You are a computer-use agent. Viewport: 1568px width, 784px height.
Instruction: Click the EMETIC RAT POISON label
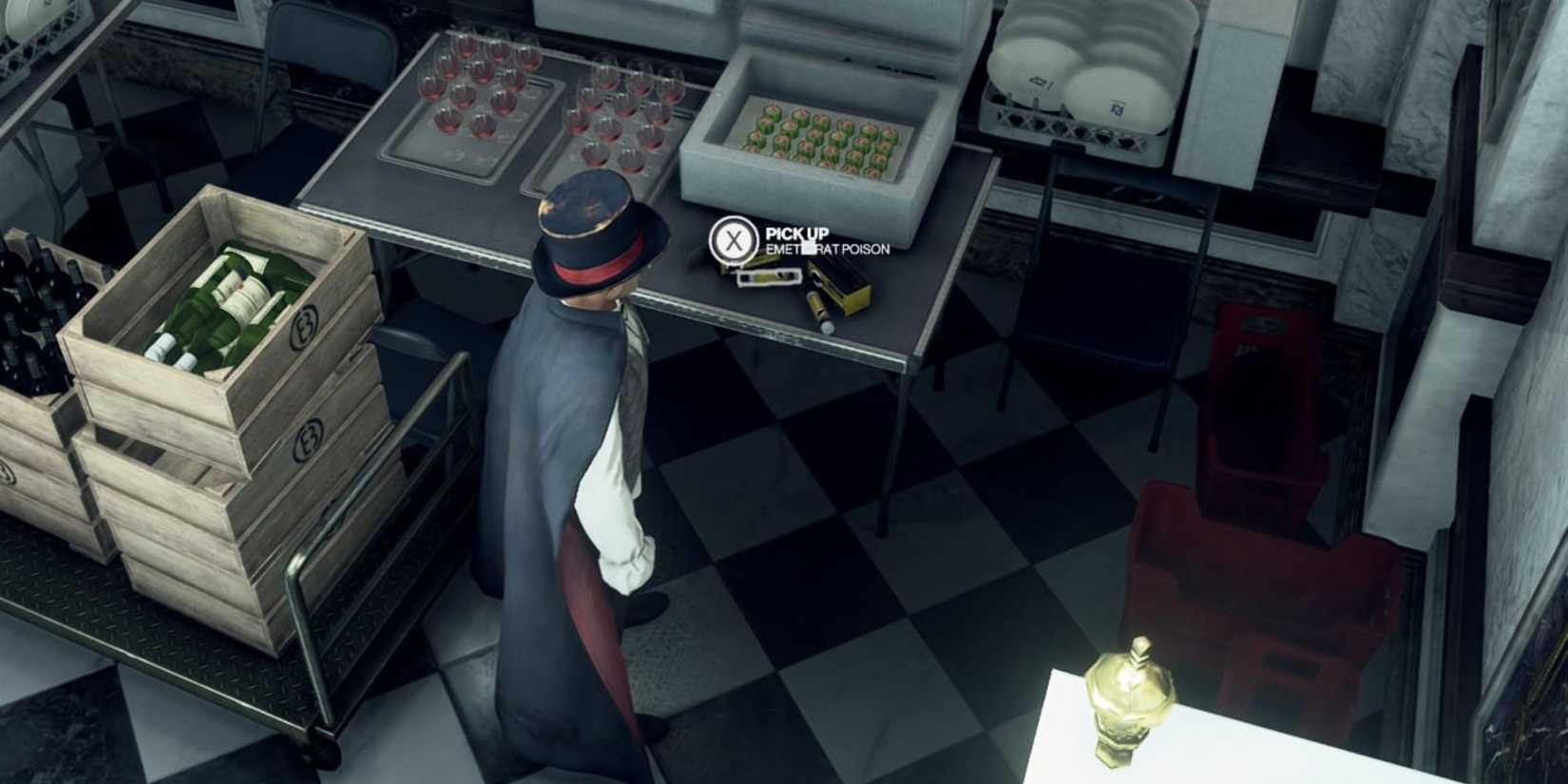pyautogui.click(x=825, y=252)
